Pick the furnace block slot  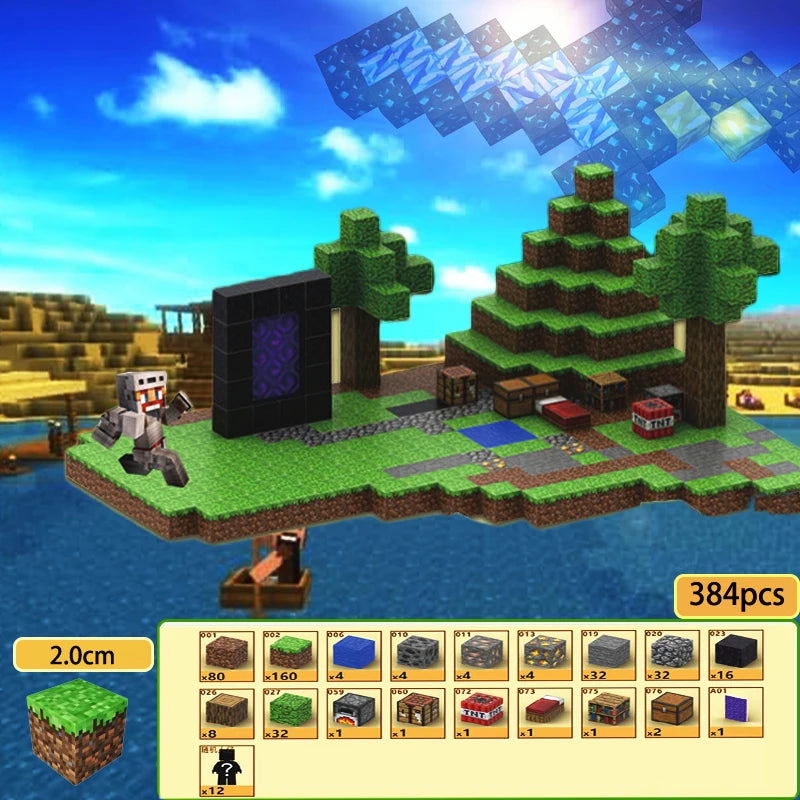(x=354, y=711)
